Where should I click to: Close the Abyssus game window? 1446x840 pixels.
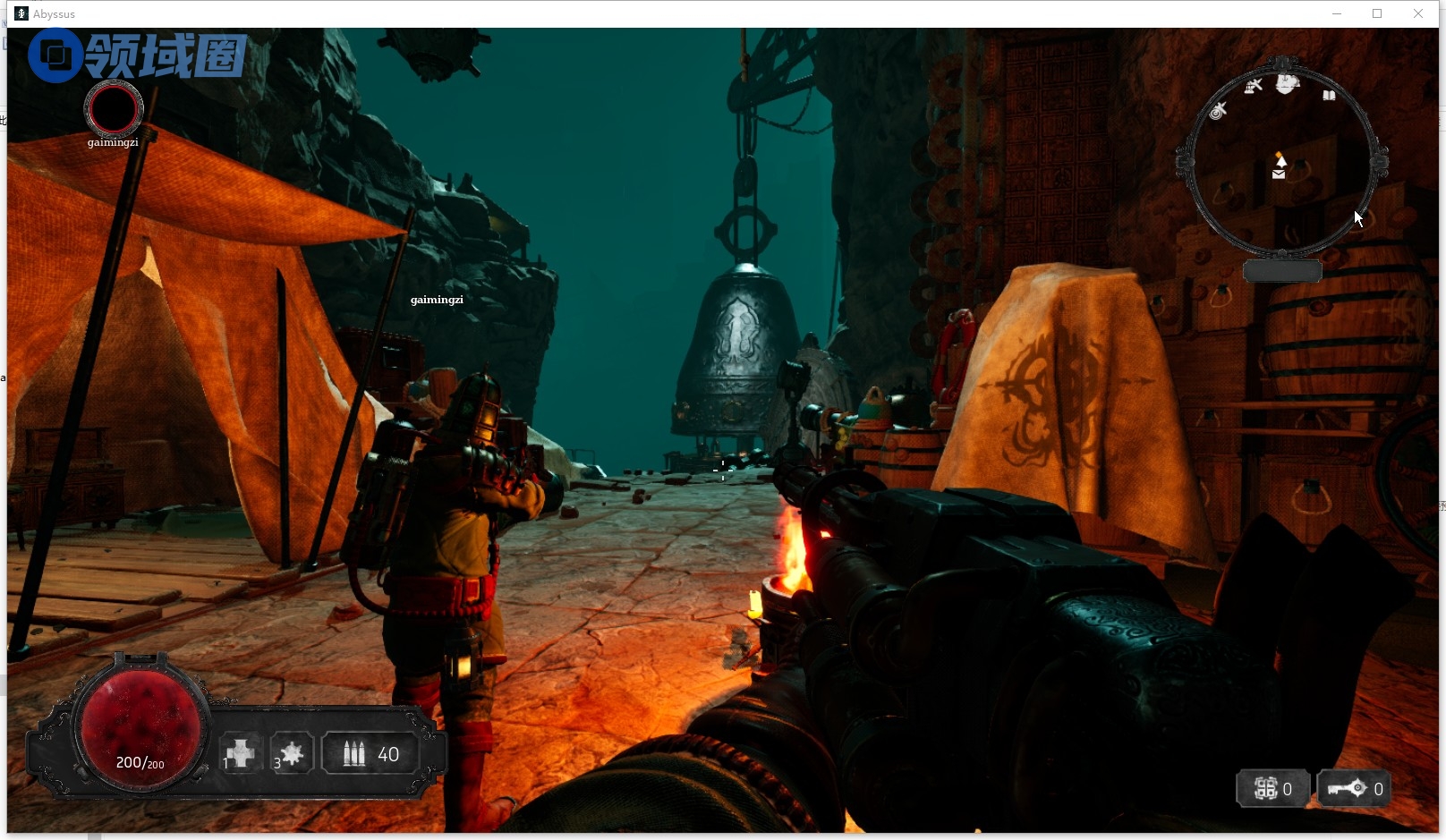point(1418,13)
